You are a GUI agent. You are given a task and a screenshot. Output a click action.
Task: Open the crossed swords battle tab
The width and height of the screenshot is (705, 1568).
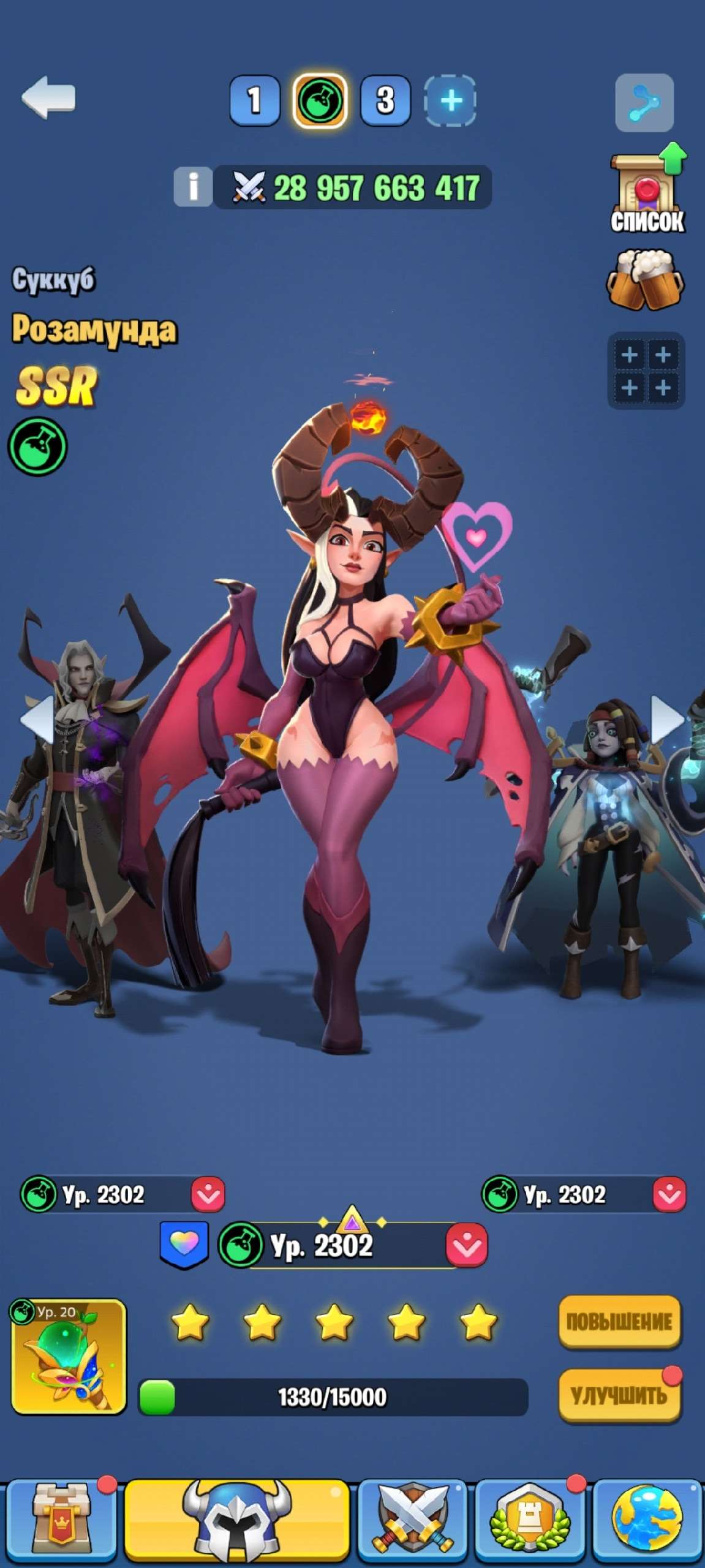[414, 1520]
